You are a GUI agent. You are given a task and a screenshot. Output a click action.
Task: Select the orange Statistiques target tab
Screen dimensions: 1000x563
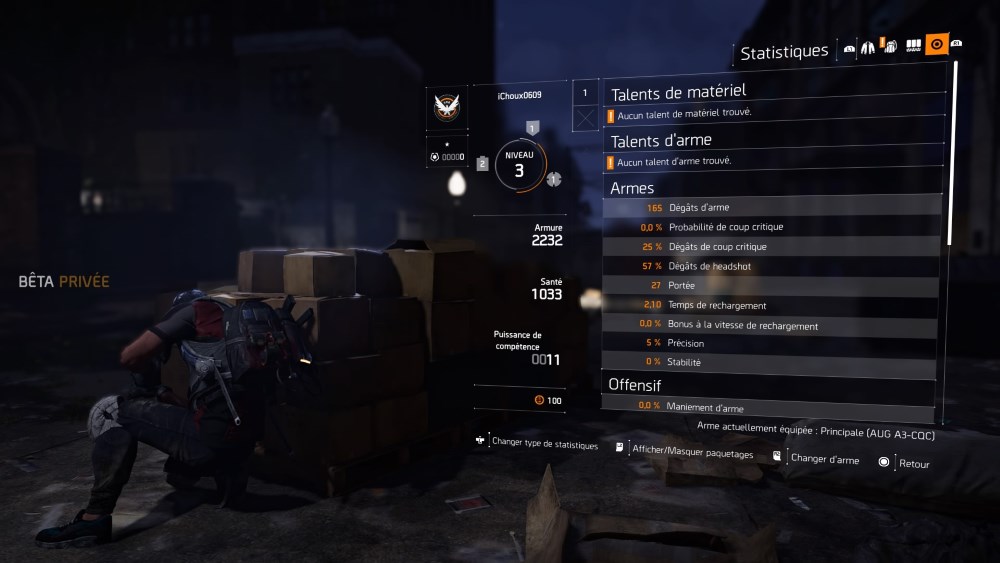pyautogui.click(x=937, y=44)
